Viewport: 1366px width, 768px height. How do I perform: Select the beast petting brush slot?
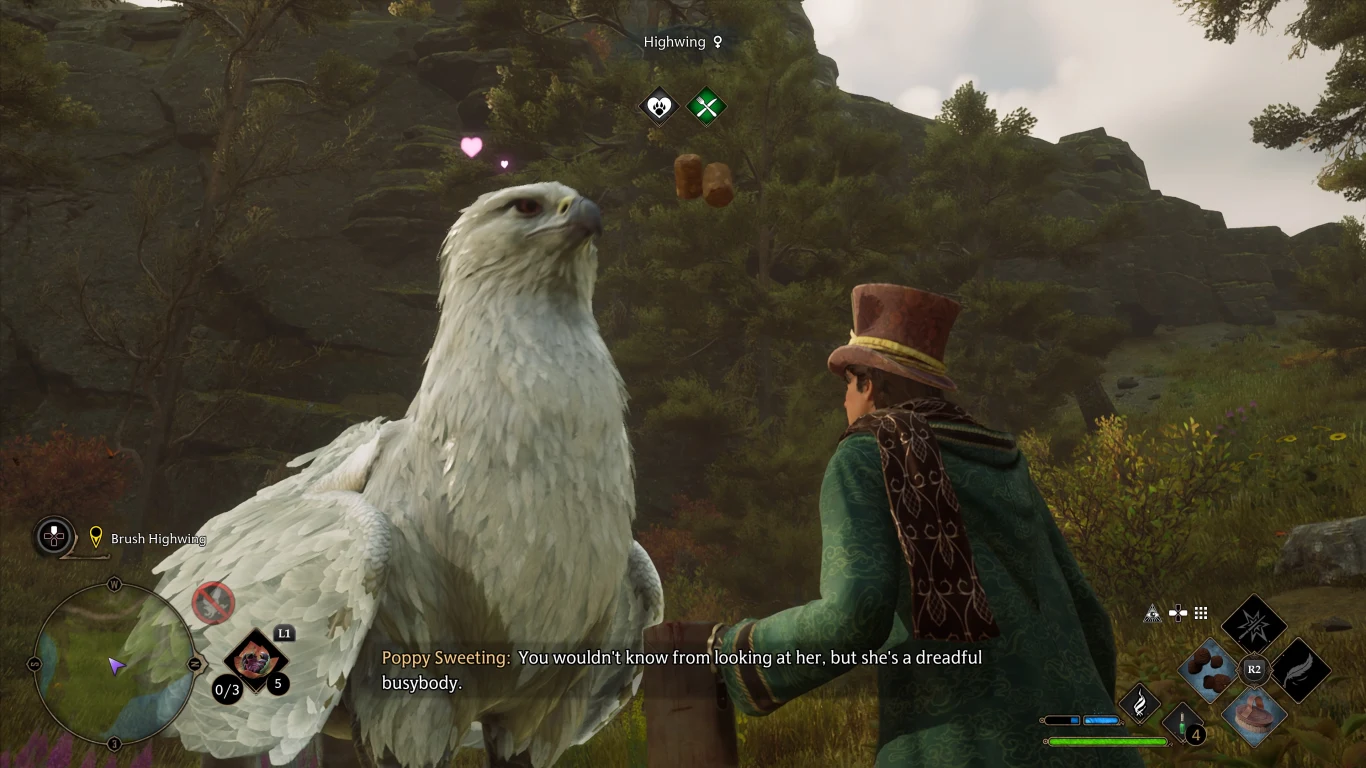(x=1254, y=716)
